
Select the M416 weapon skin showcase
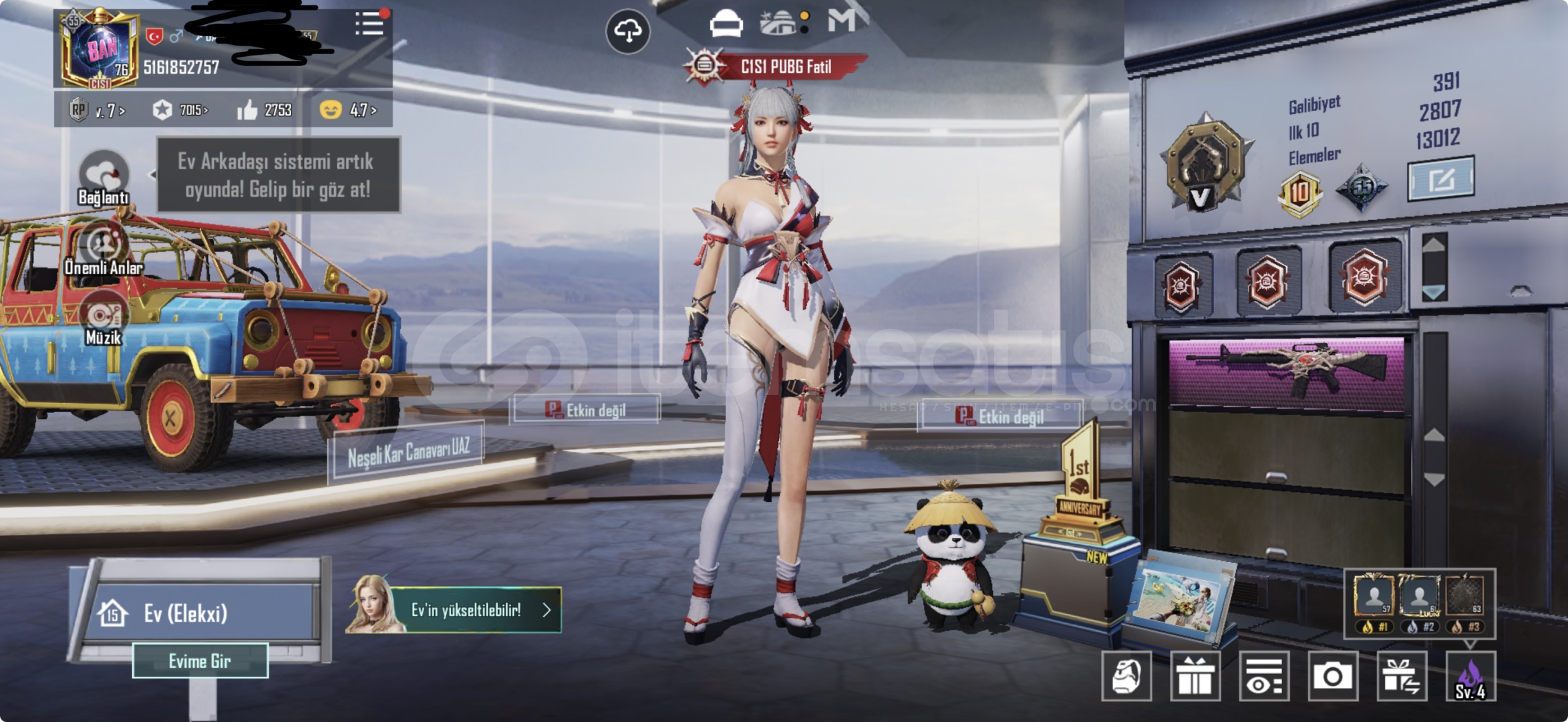coord(1287,371)
